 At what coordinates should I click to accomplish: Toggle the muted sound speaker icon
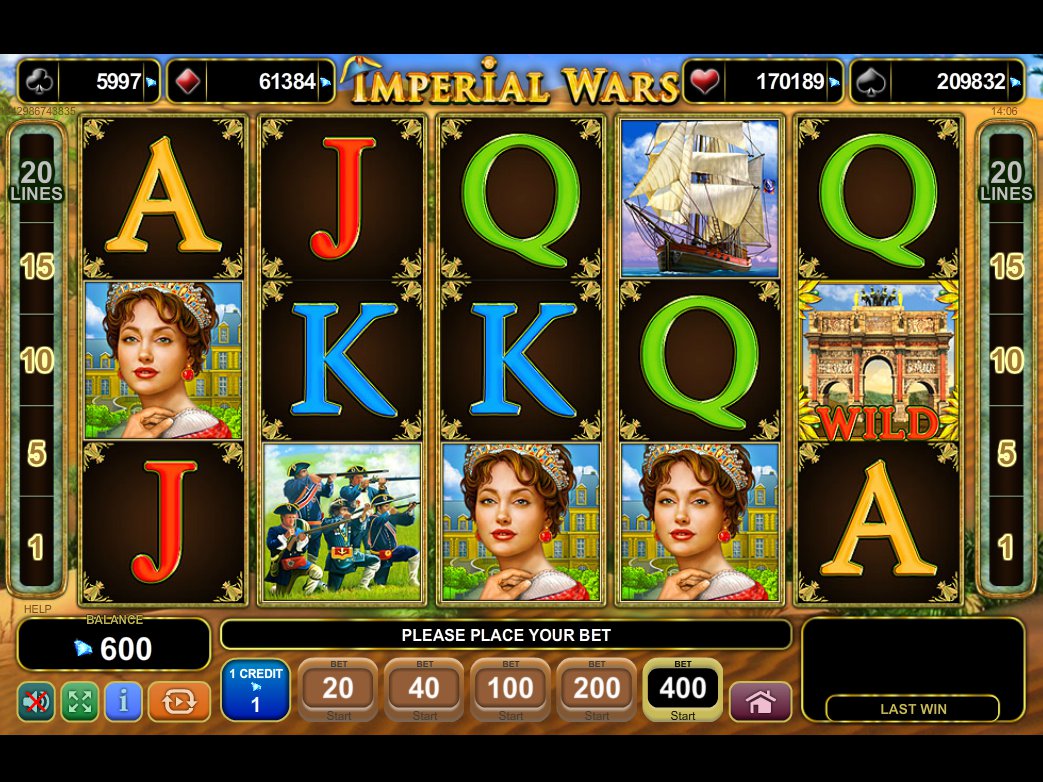(36, 702)
